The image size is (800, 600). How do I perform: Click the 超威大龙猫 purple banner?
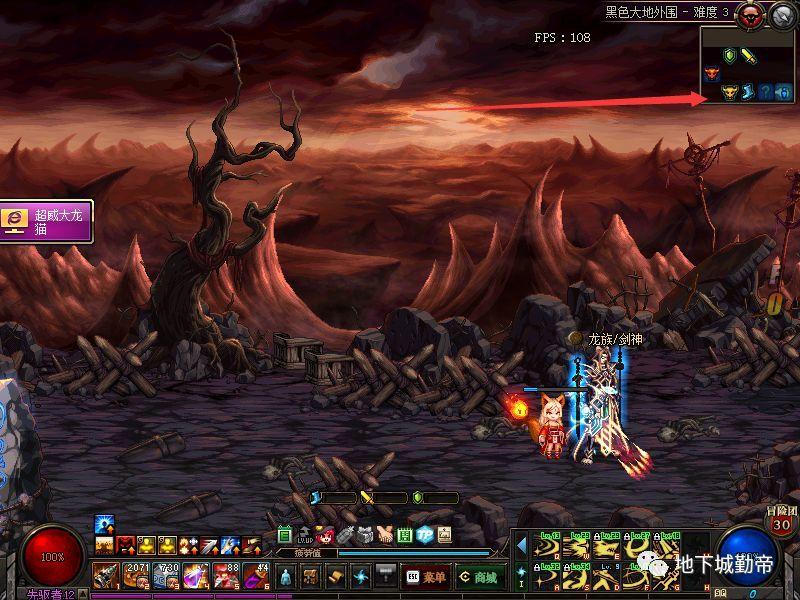point(47,221)
